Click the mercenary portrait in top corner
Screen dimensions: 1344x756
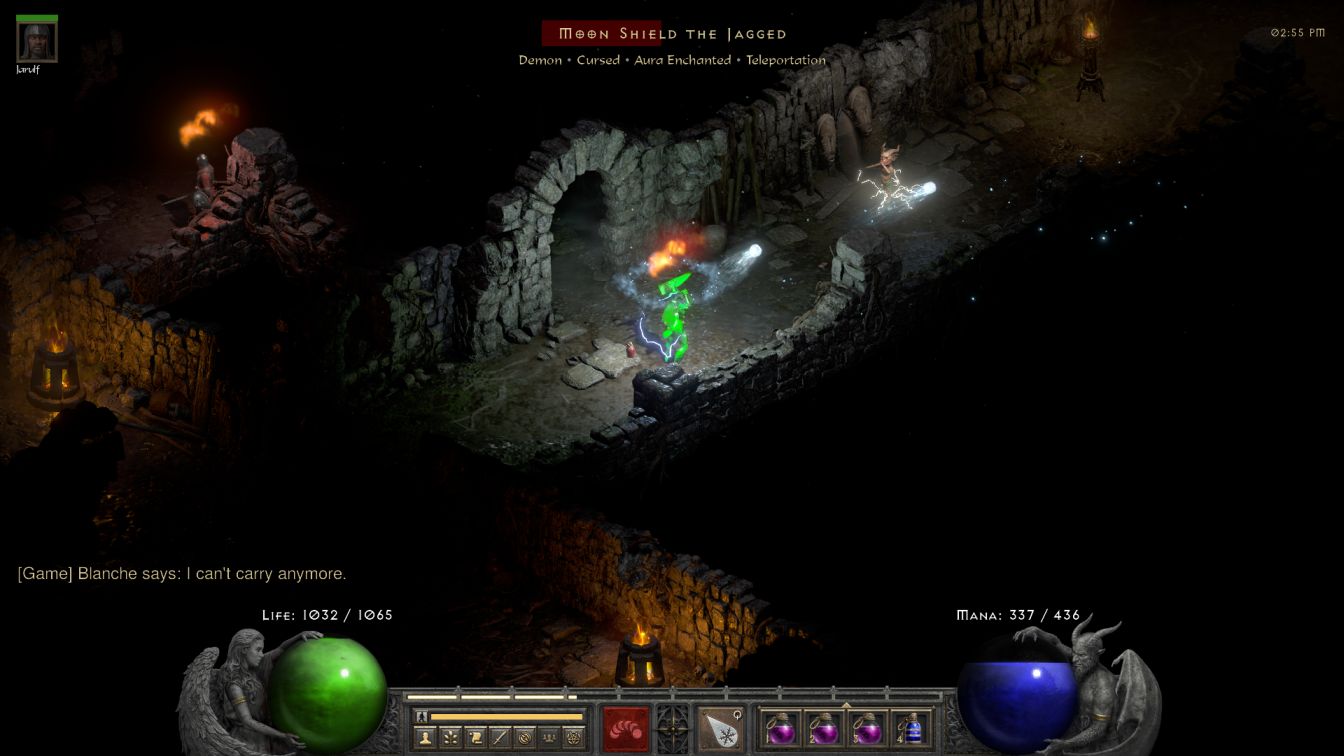coord(37,42)
